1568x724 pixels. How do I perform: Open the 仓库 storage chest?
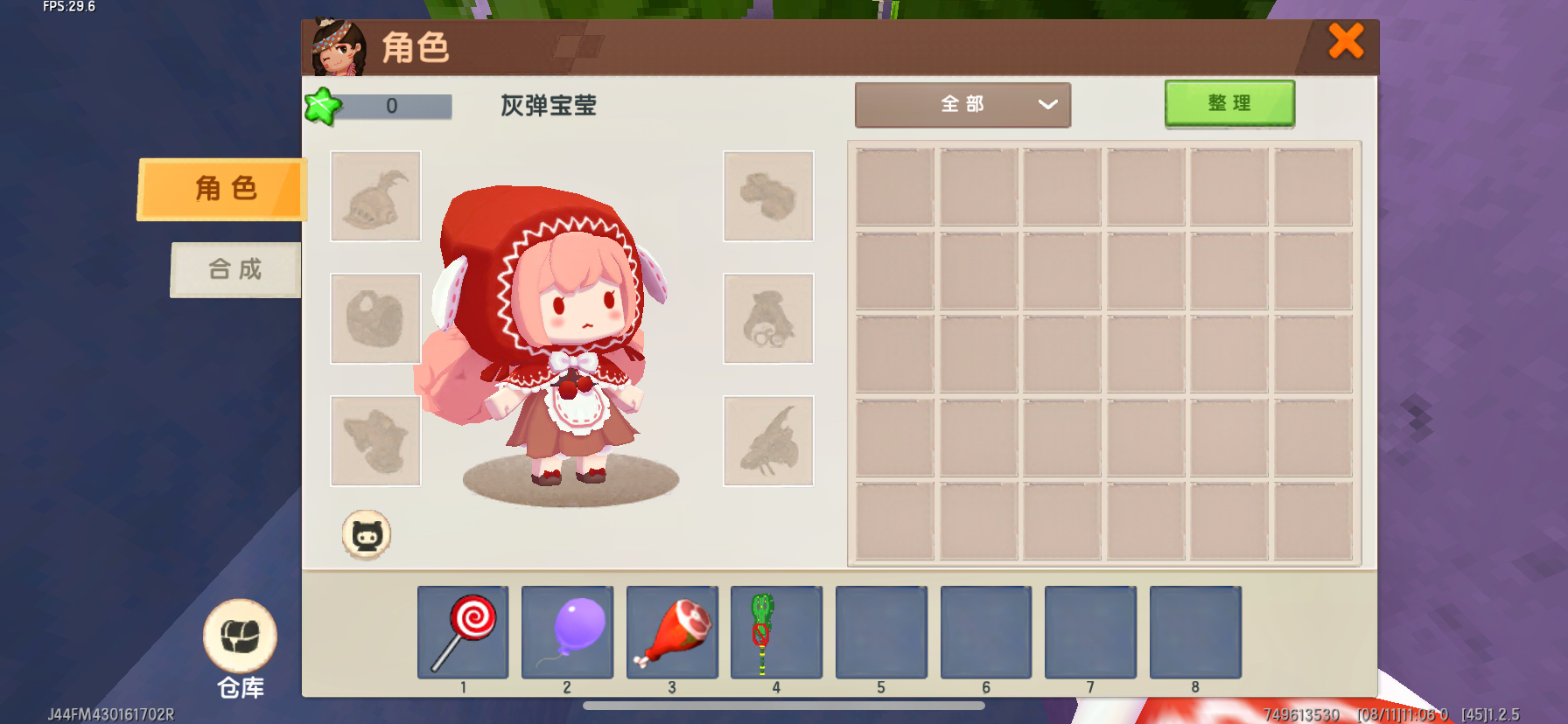(x=240, y=637)
